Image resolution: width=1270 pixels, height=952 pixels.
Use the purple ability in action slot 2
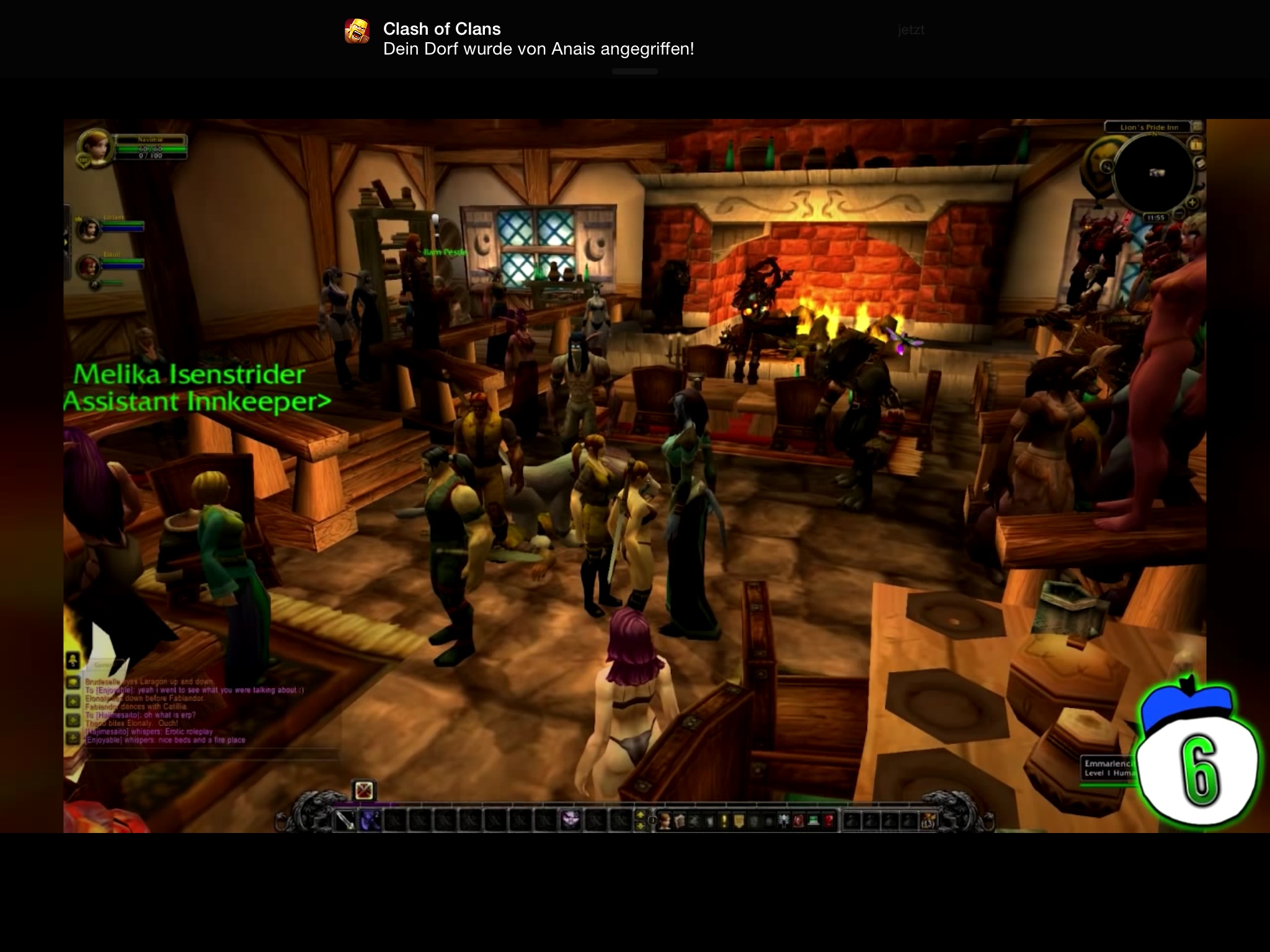click(370, 821)
